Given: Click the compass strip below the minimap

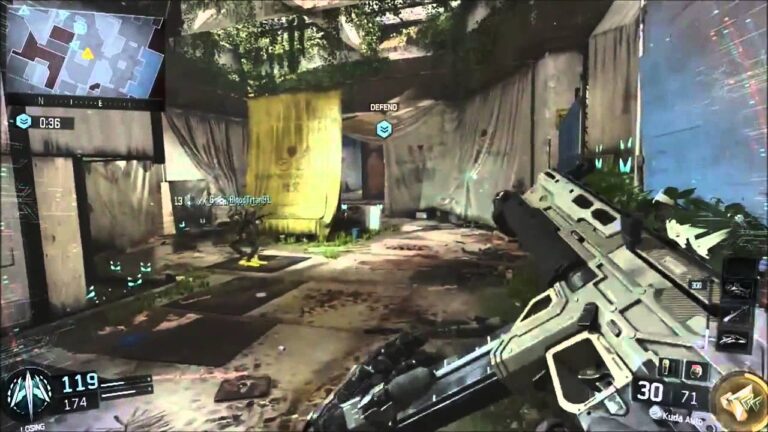Looking at the screenshot, I should [x=84, y=102].
